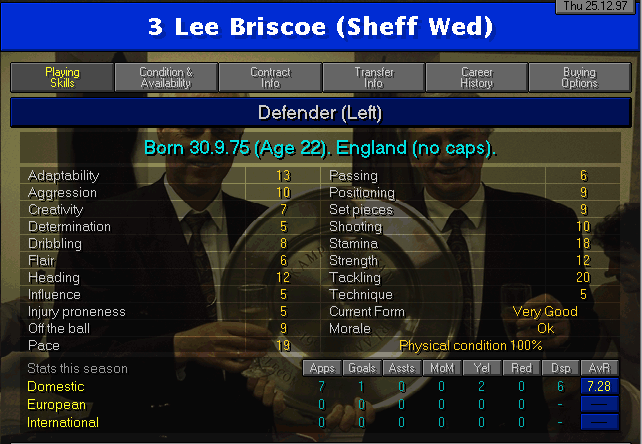This screenshot has height=444, width=642.
Task: View the Career History tab
Action: tap(477, 78)
